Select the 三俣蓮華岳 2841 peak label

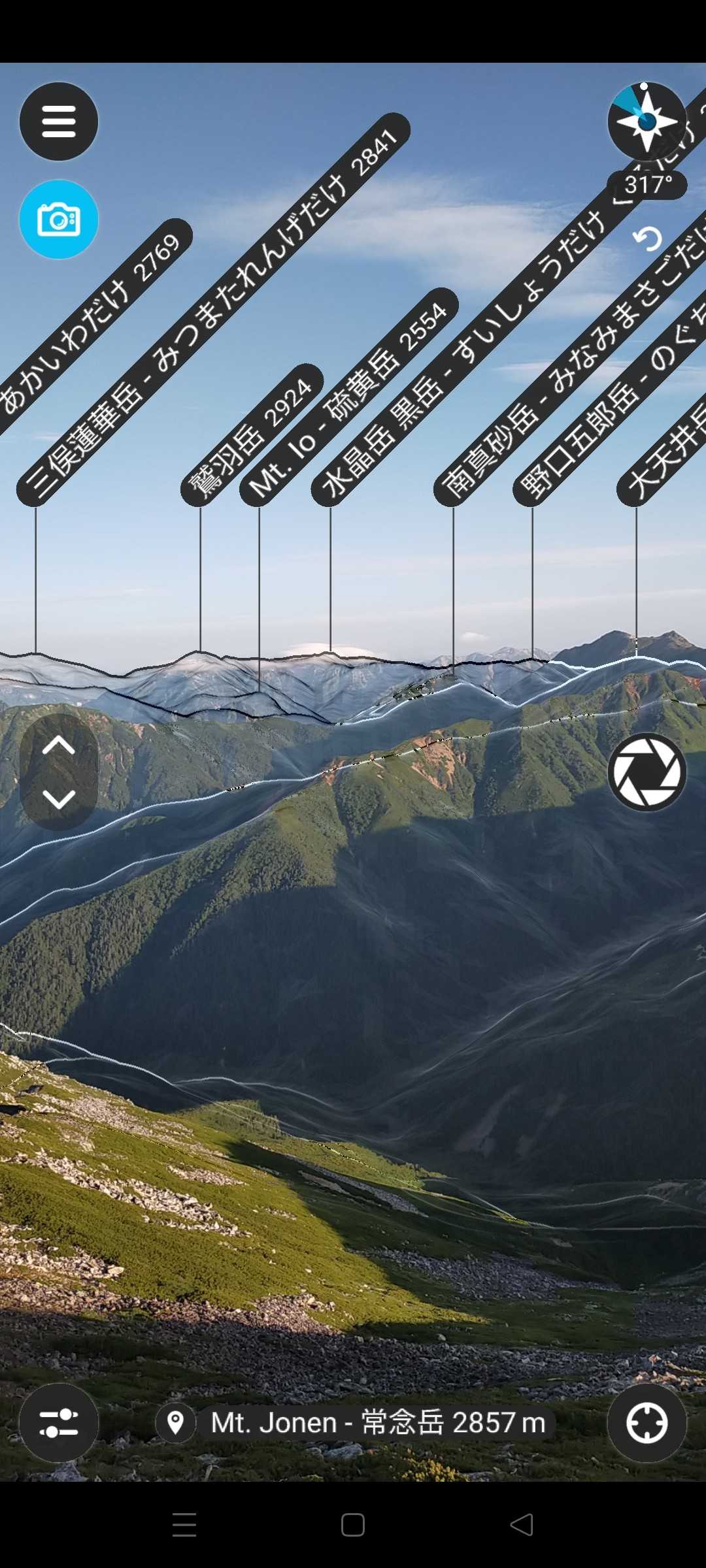coord(213,310)
